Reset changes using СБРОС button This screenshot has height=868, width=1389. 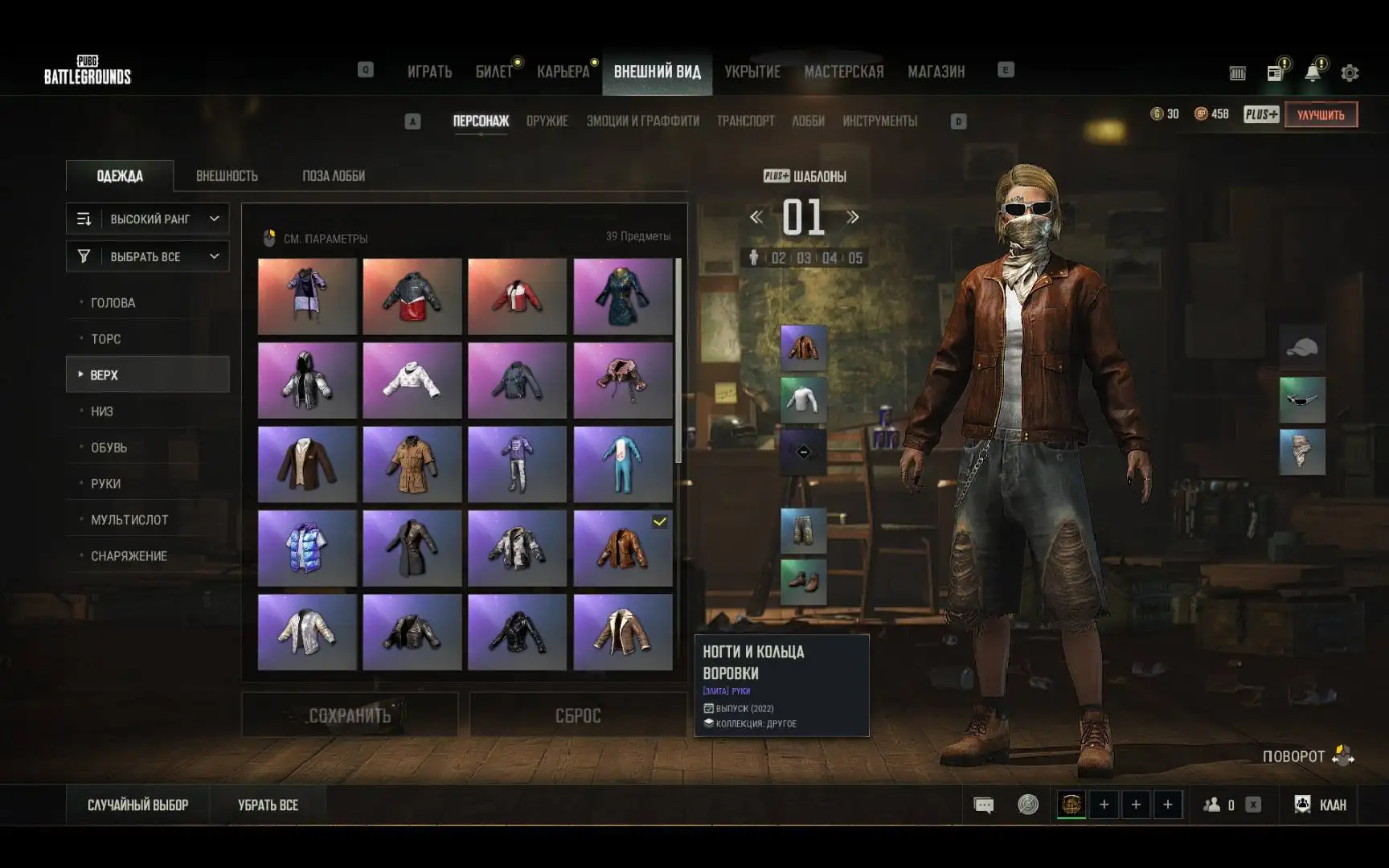[578, 715]
